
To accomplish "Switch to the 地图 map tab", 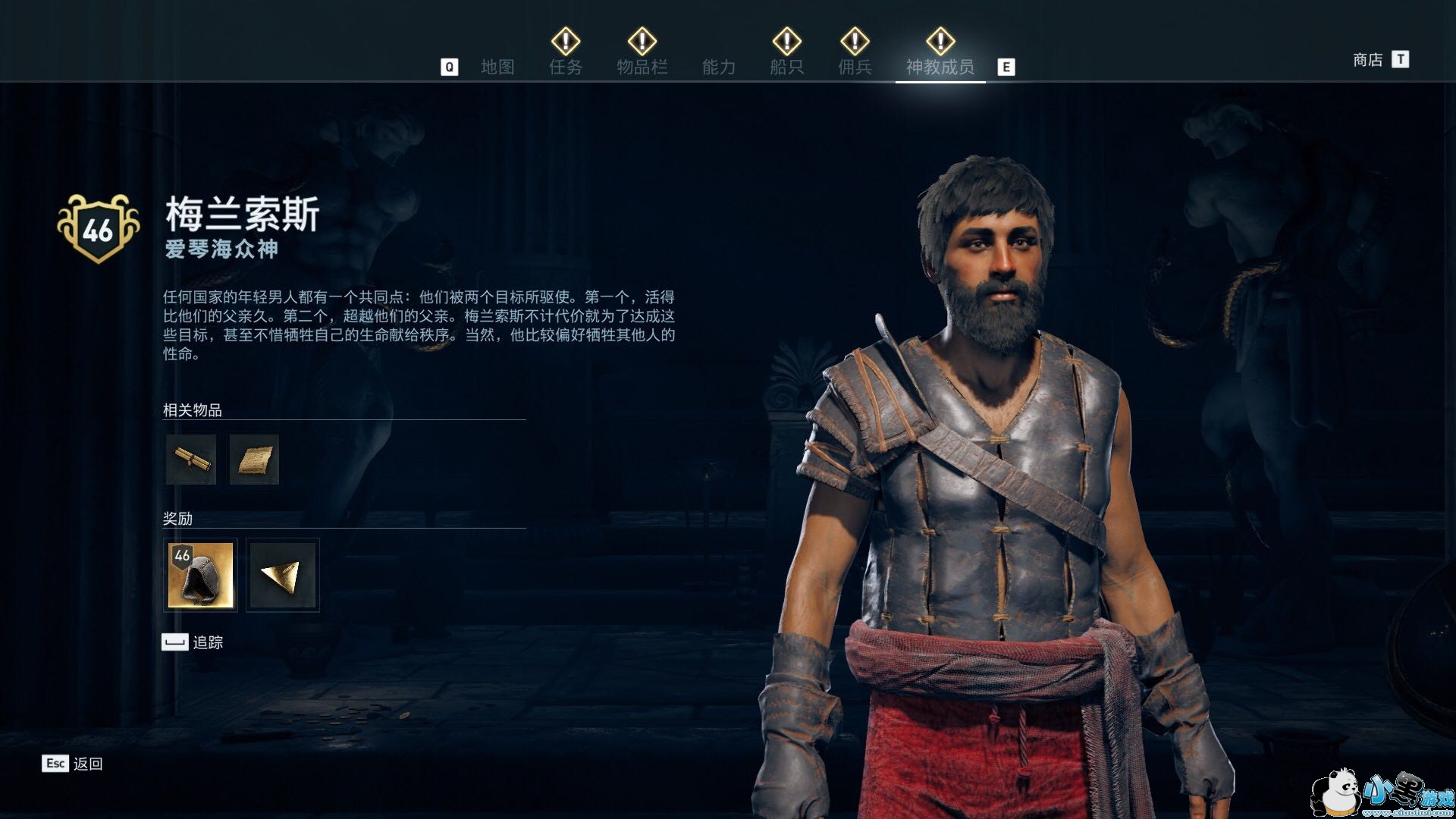I will (497, 67).
